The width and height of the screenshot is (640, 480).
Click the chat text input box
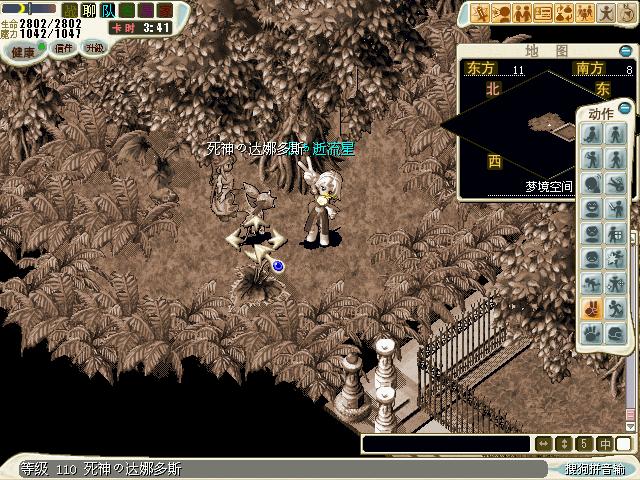pyautogui.click(x=445, y=443)
